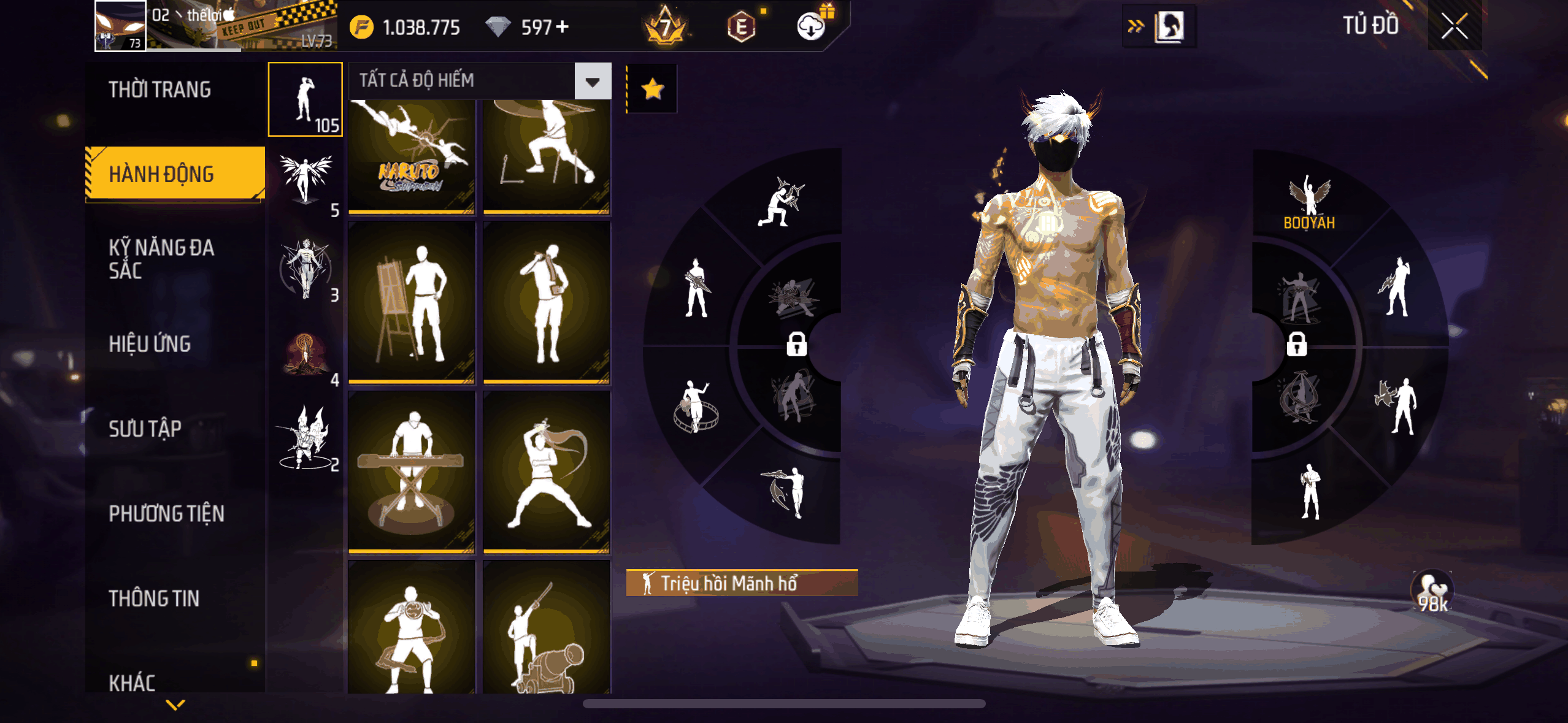The image size is (1568, 723).
Task: Toggle the star favorites filter
Action: coord(652,90)
